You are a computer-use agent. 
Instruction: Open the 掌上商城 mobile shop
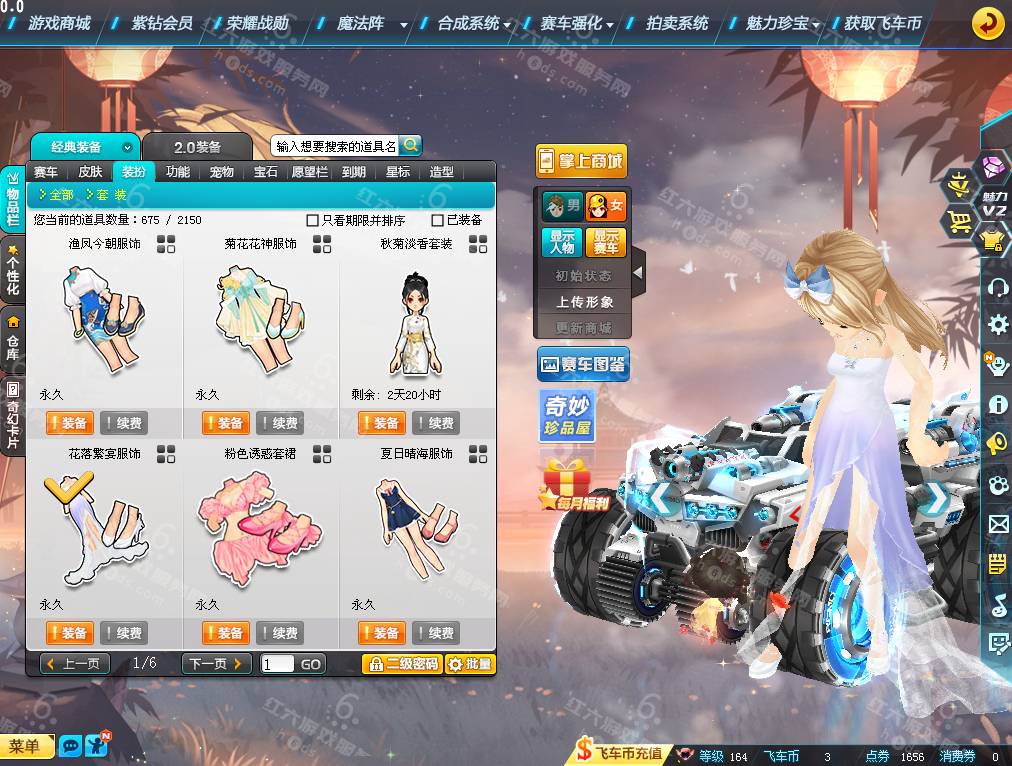581,161
